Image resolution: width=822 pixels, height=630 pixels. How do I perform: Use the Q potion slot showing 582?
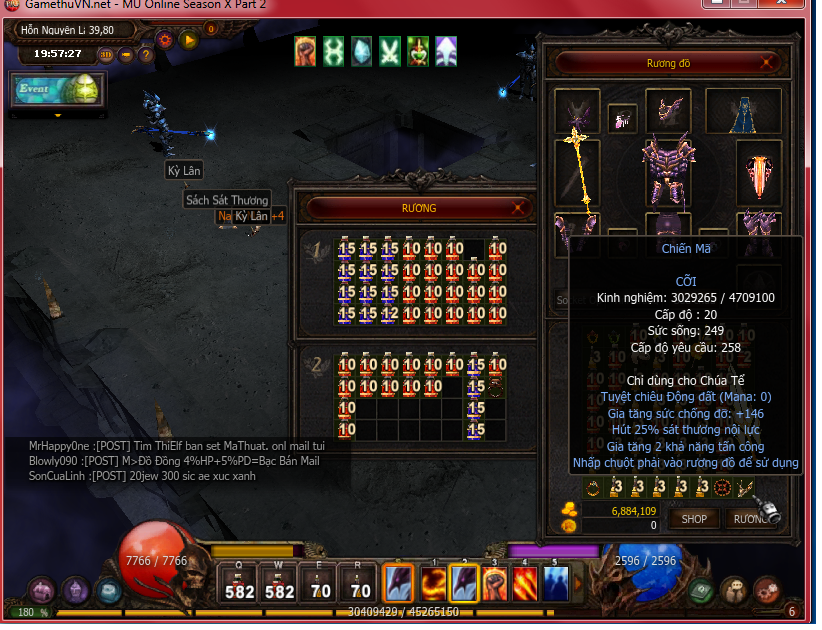click(x=239, y=583)
